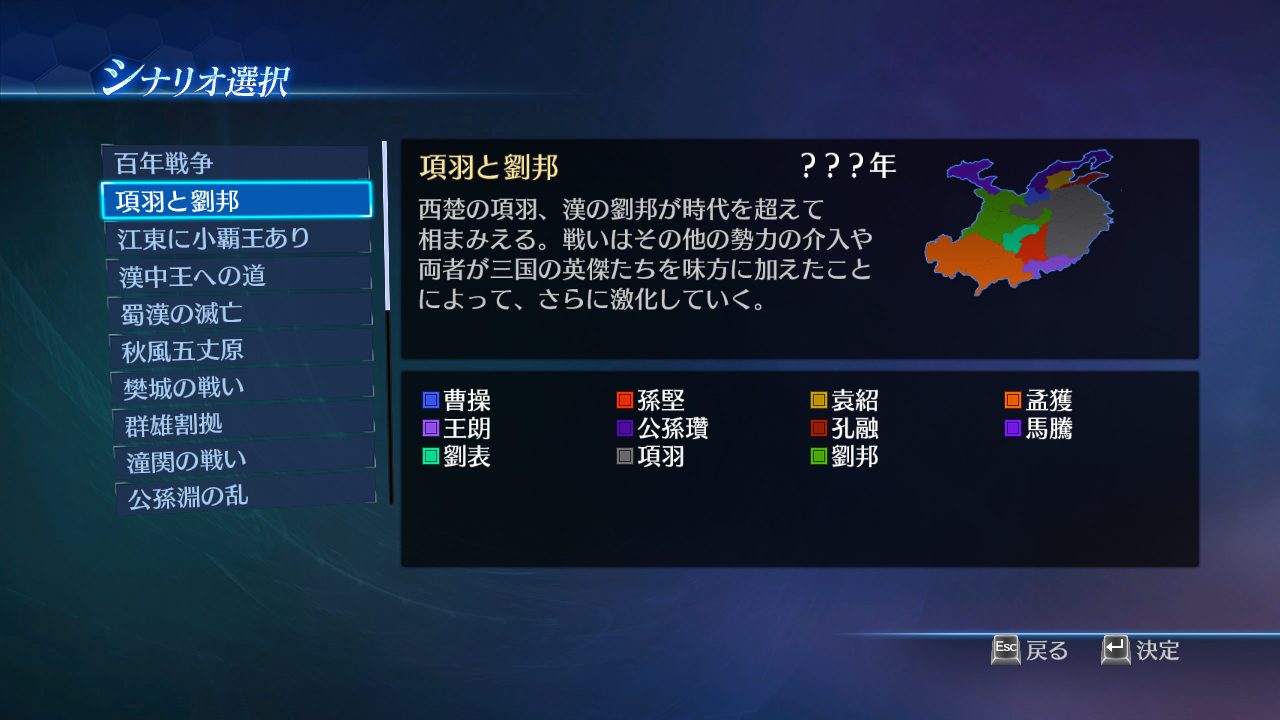Select Cao Cao's blue faction icon
This screenshot has width=1280, height=720.
(x=430, y=399)
